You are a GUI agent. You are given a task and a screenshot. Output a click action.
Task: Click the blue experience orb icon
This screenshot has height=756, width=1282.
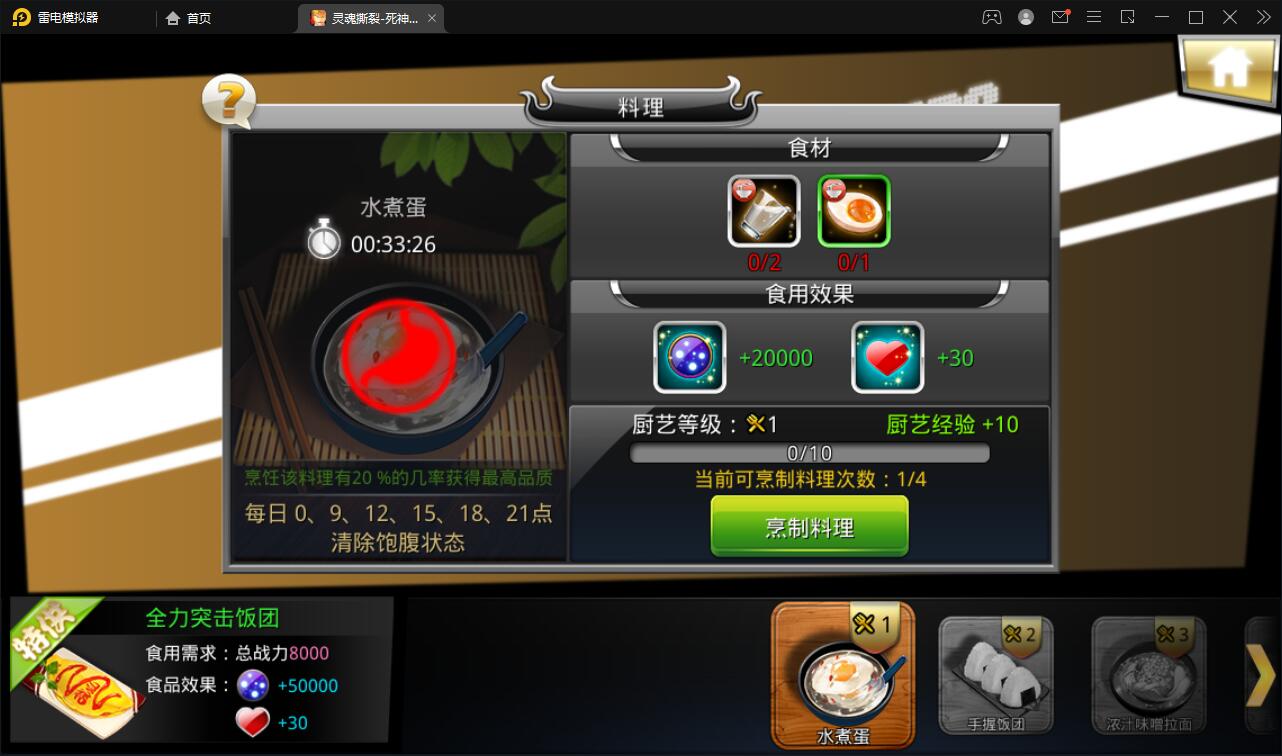coord(689,357)
